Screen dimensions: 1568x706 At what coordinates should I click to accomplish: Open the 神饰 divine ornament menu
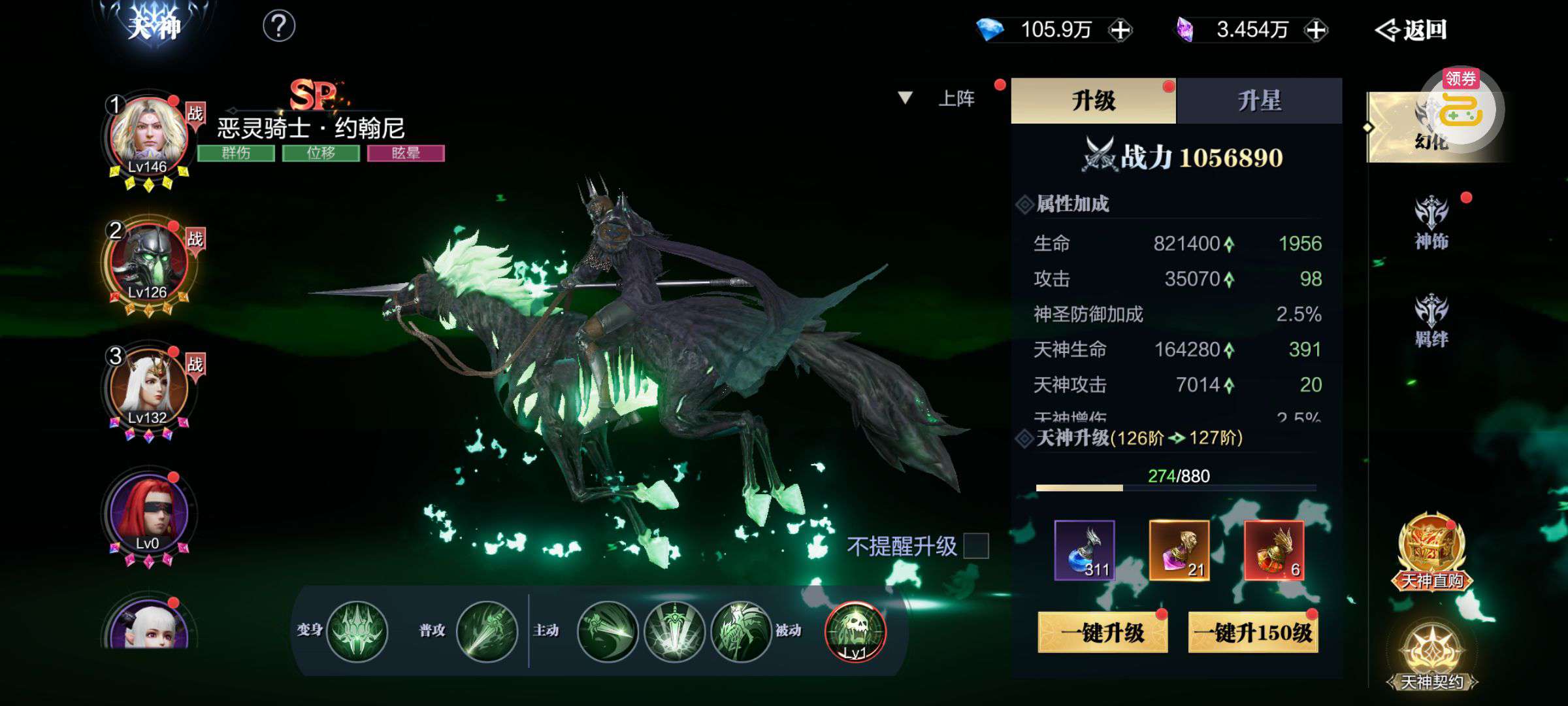(x=1431, y=224)
